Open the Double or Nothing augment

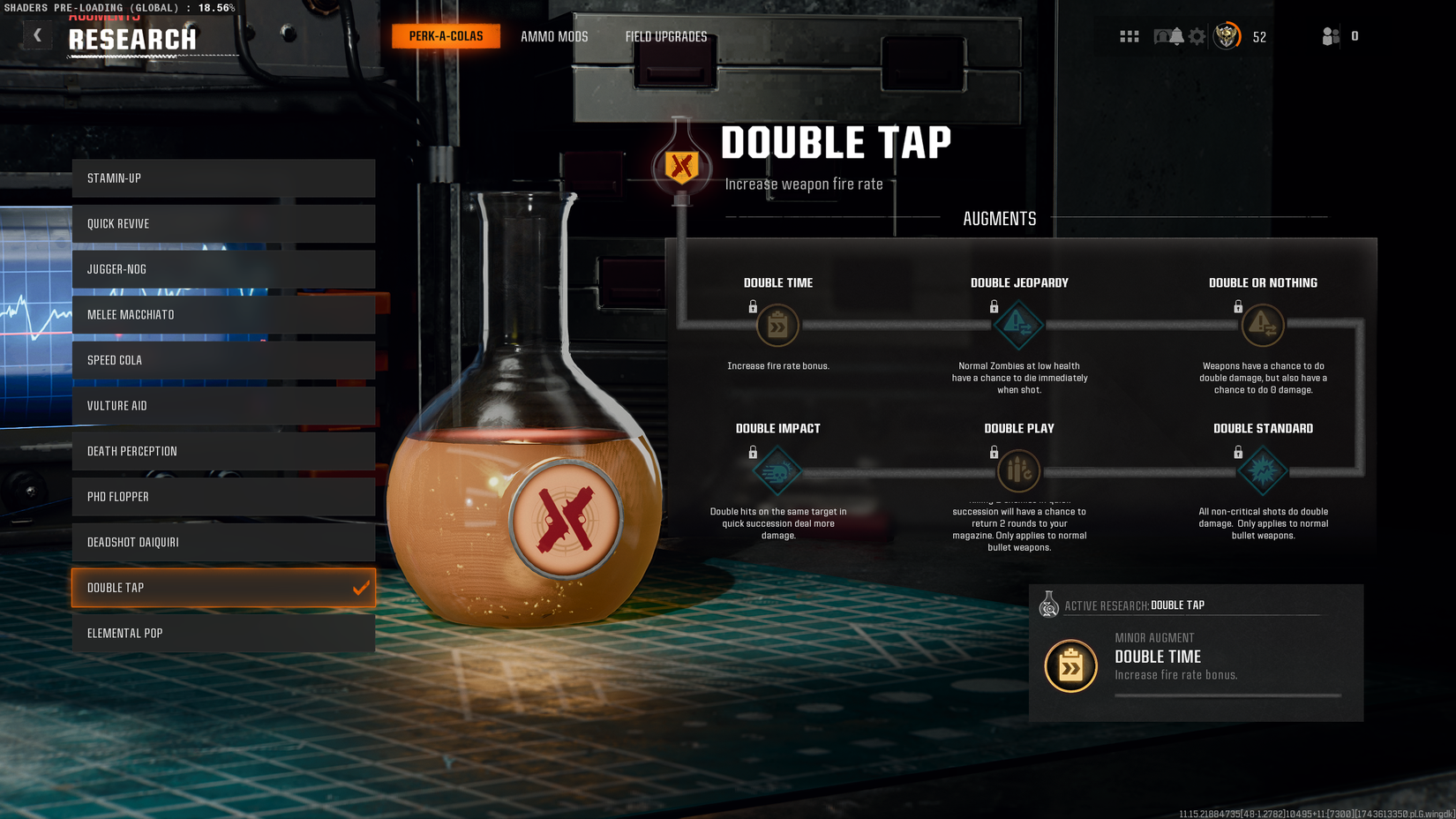(1262, 325)
